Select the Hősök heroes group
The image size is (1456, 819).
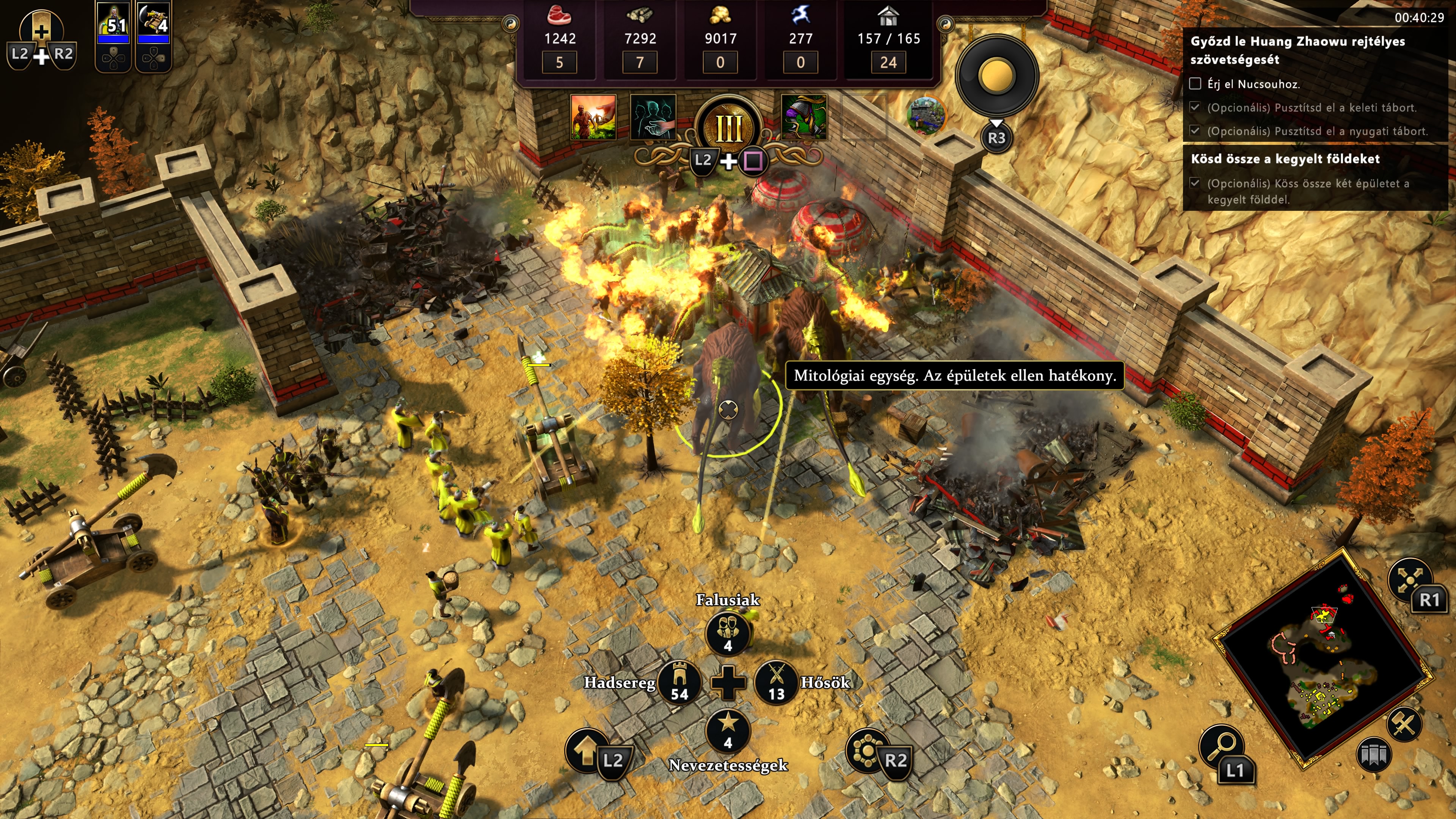[777, 682]
